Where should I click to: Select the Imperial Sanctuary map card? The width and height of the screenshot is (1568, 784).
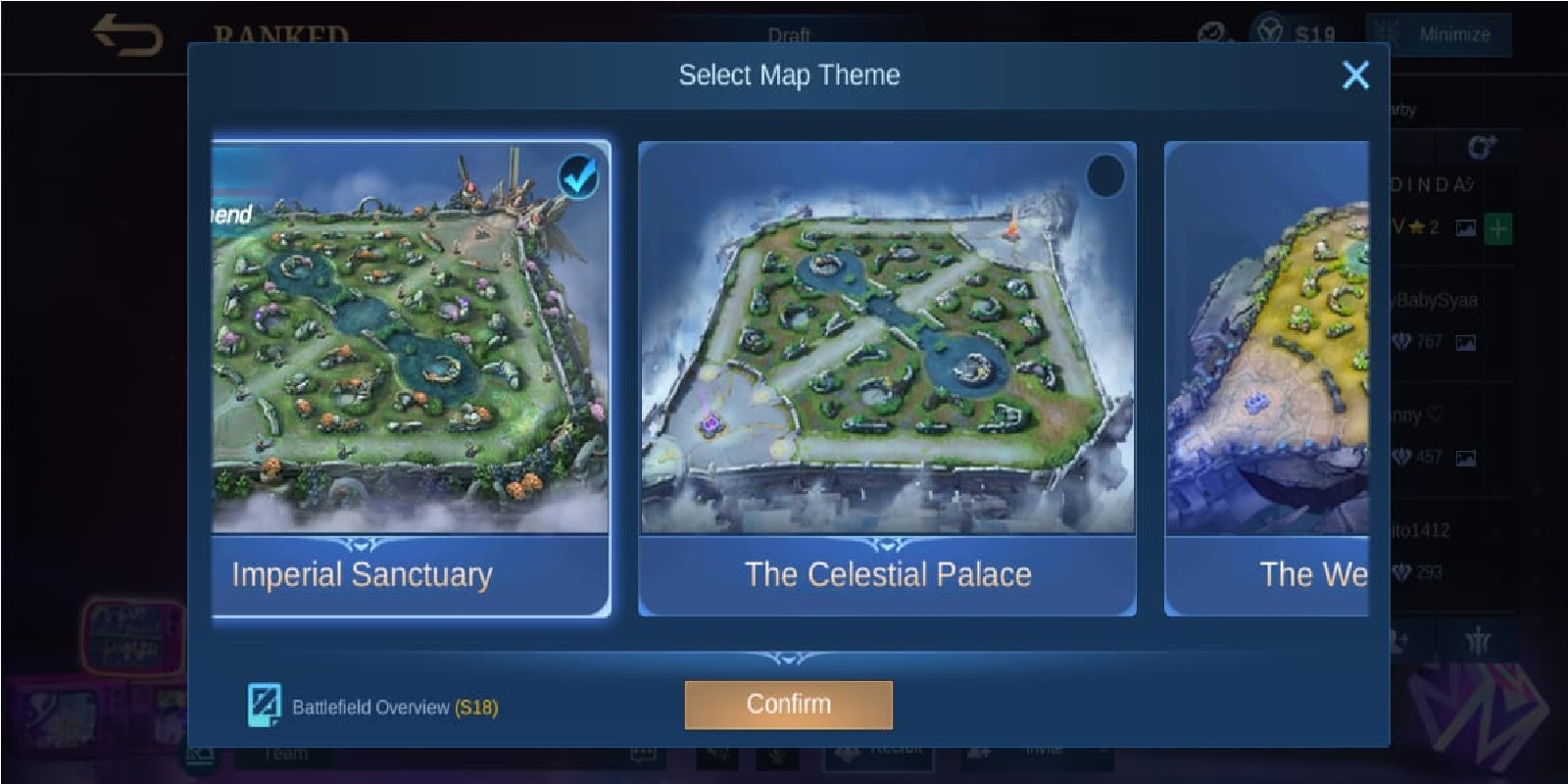(x=411, y=378)
